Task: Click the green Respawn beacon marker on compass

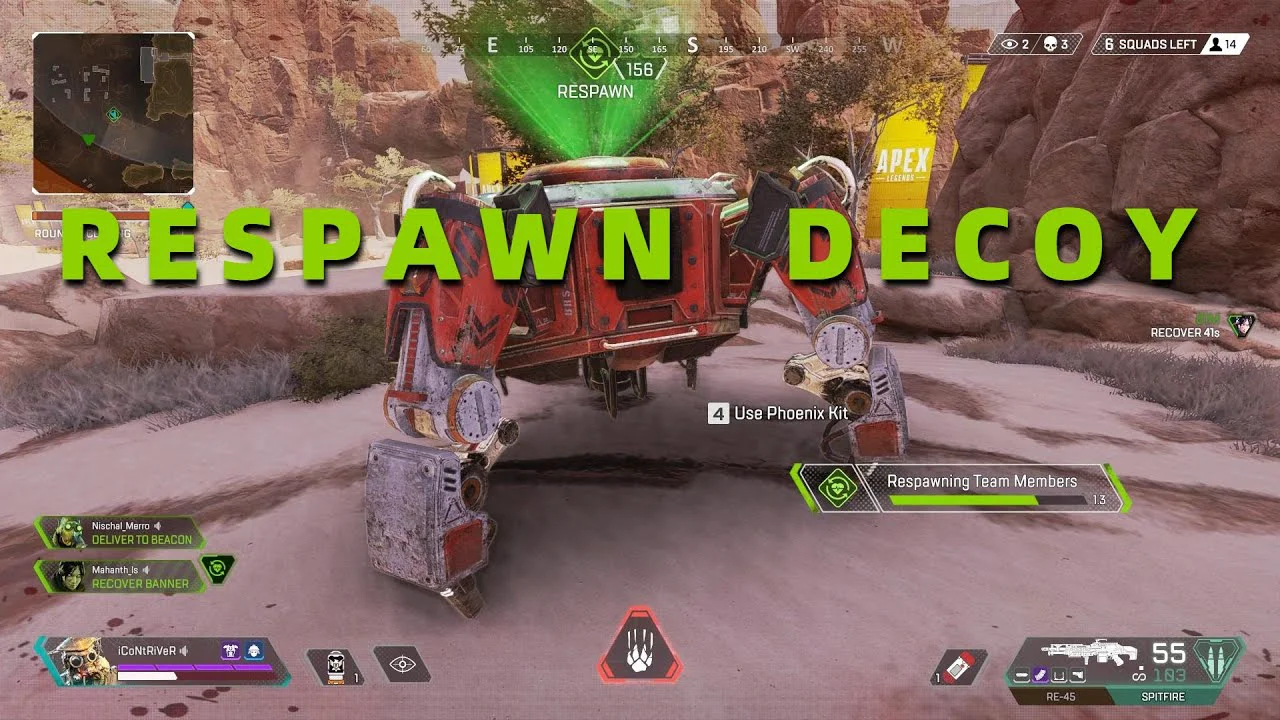Action: [x=592, y=53]
